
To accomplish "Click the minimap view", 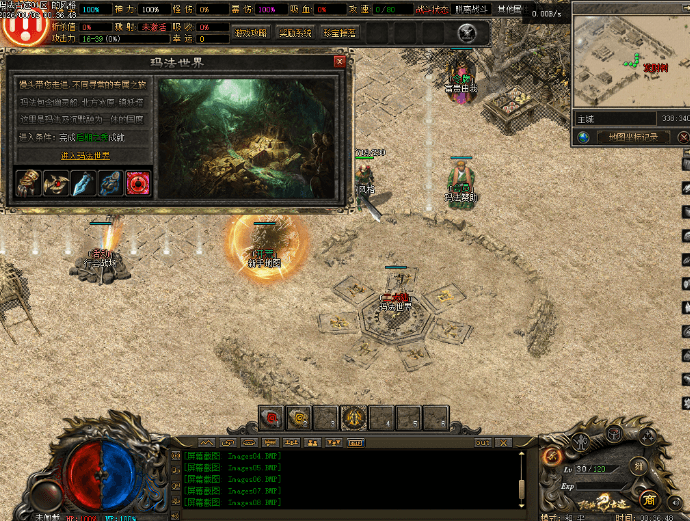I will pos(630,62).
